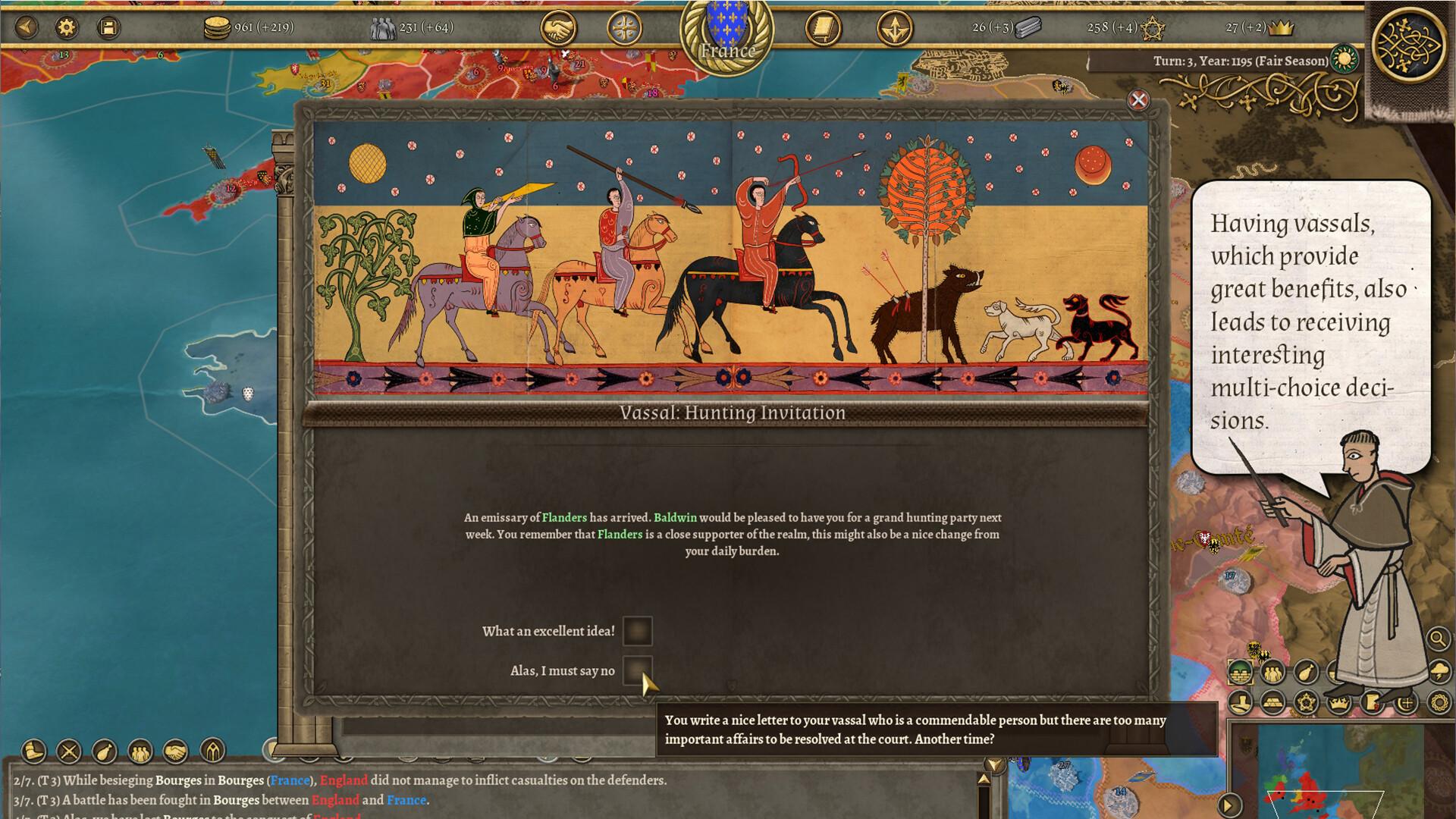Select the terrain map mode above the minimap

(1240, 672)
